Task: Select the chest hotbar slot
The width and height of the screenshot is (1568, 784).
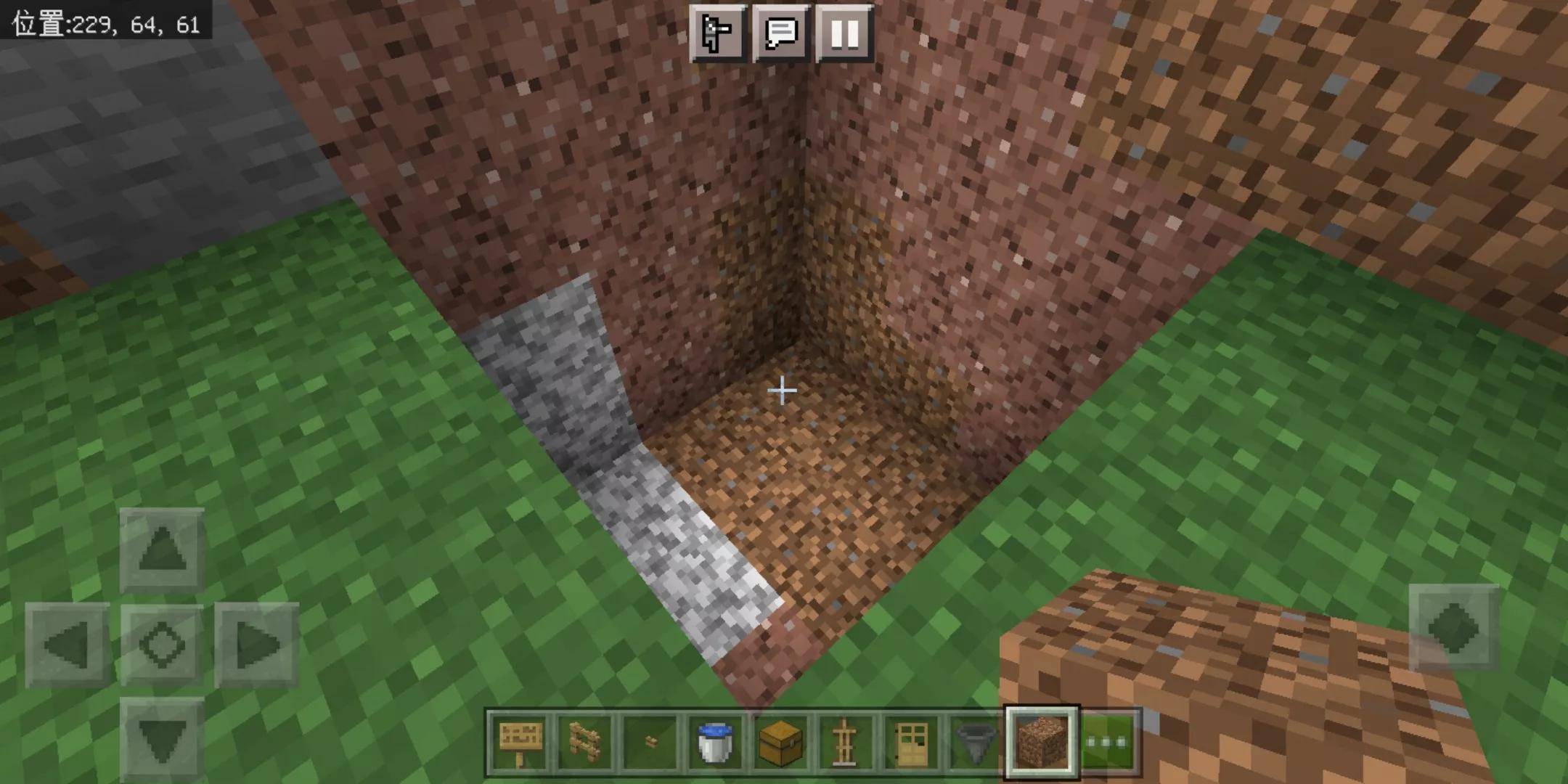Action: pos(780,742)
